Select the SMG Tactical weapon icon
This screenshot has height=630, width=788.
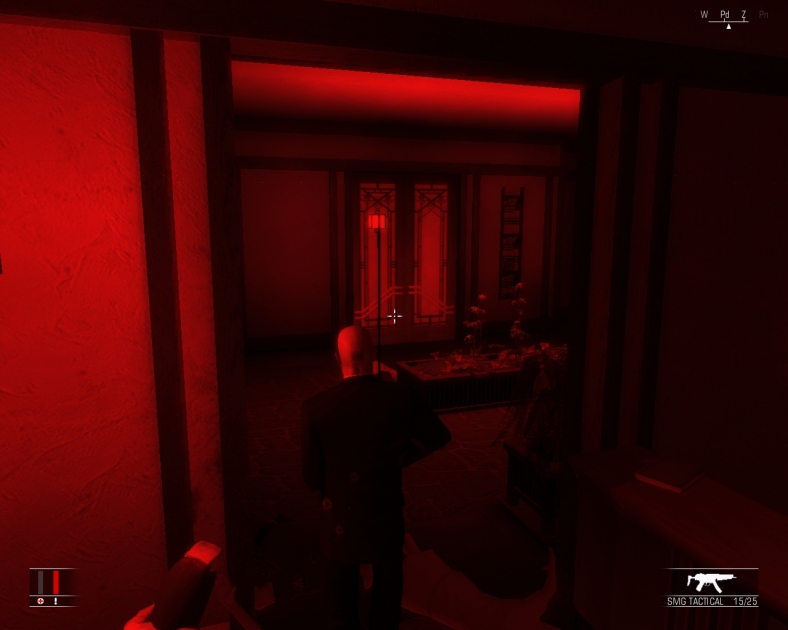(712, 581)
